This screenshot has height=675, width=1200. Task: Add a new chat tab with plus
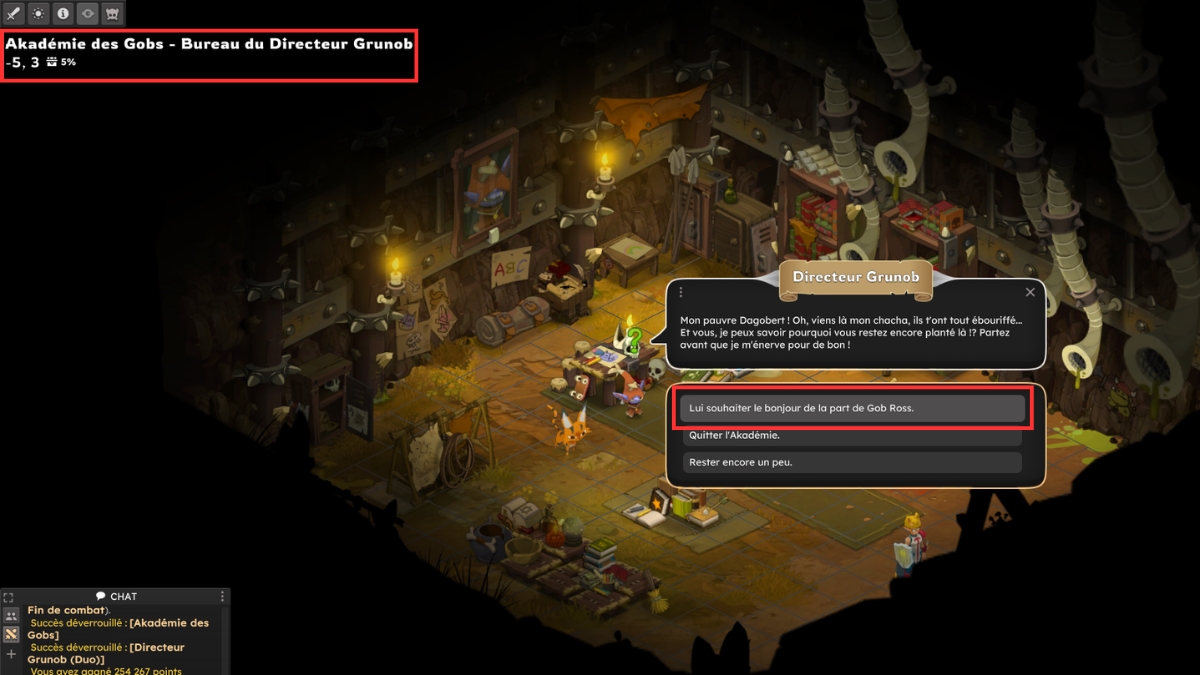[11, 654]
